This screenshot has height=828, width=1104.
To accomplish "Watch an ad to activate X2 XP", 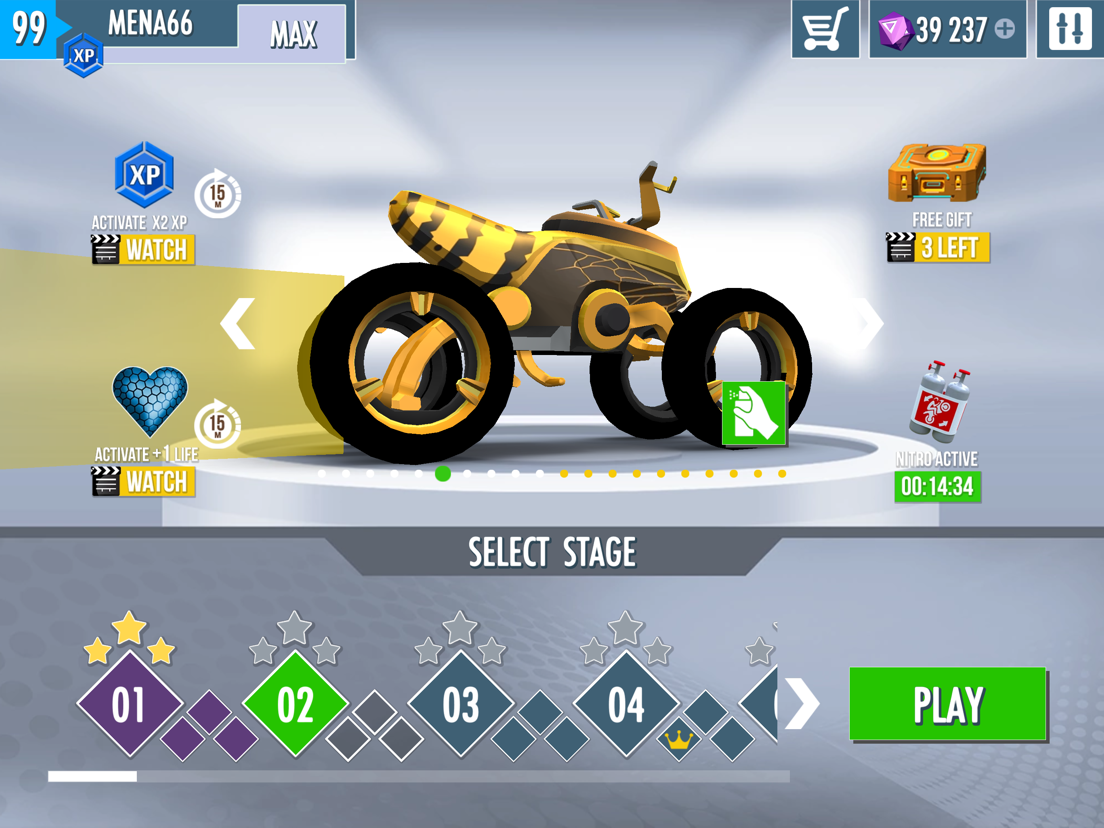I will (x=143, y=249).
